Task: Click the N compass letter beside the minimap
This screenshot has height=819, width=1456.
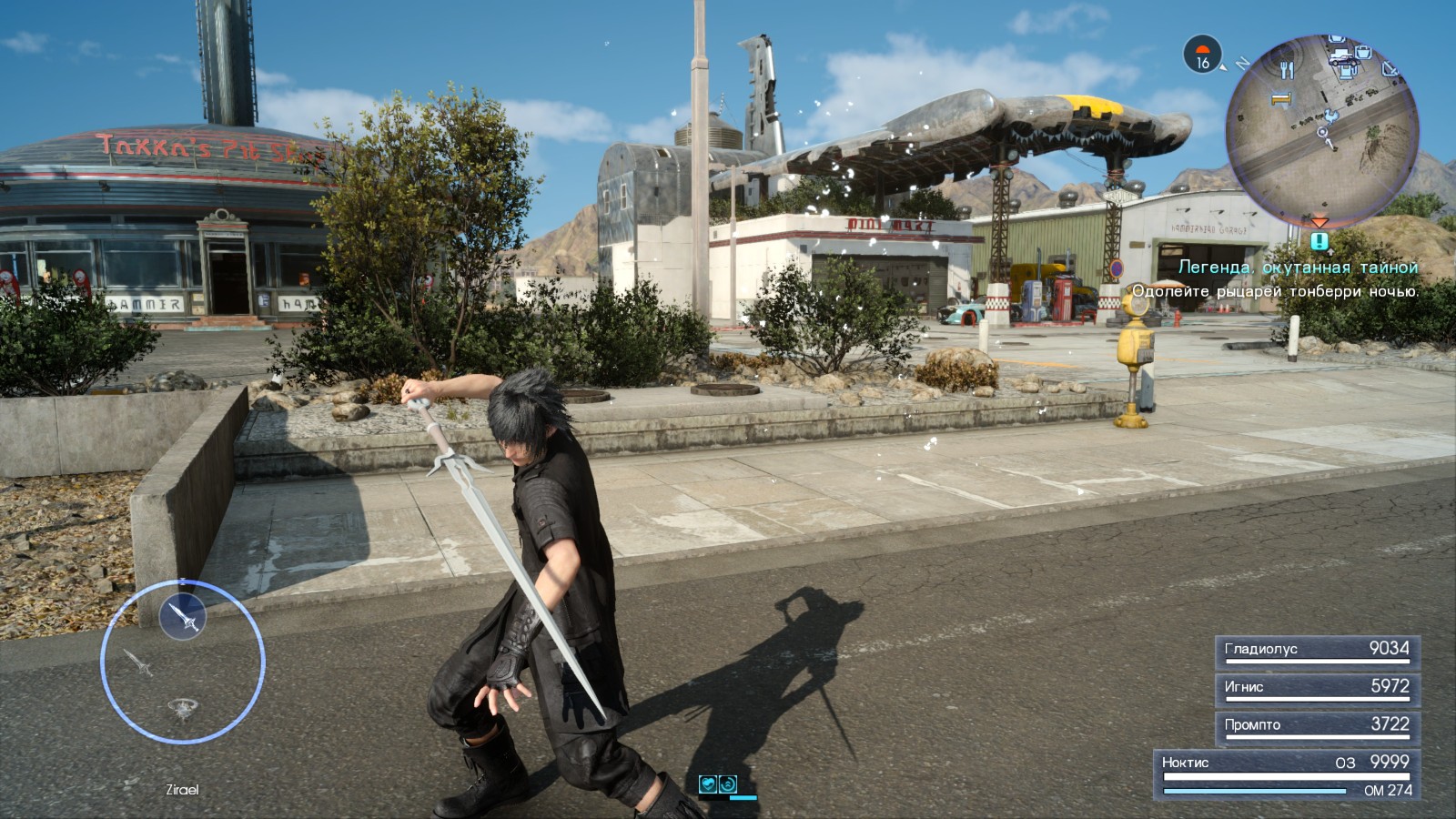Action: [x=1243, y=63]
